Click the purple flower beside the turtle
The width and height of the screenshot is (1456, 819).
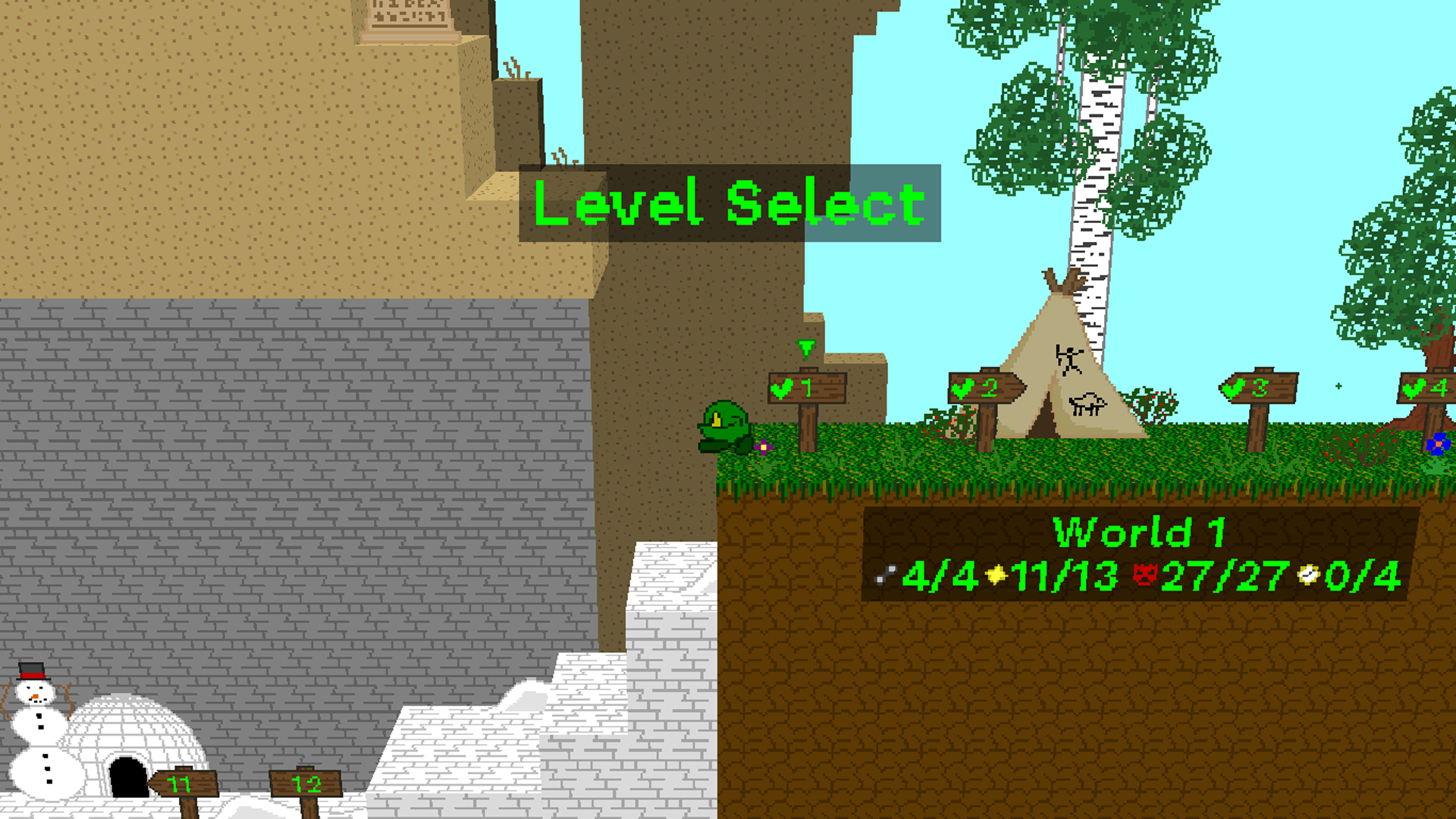(x=763, y=447)
